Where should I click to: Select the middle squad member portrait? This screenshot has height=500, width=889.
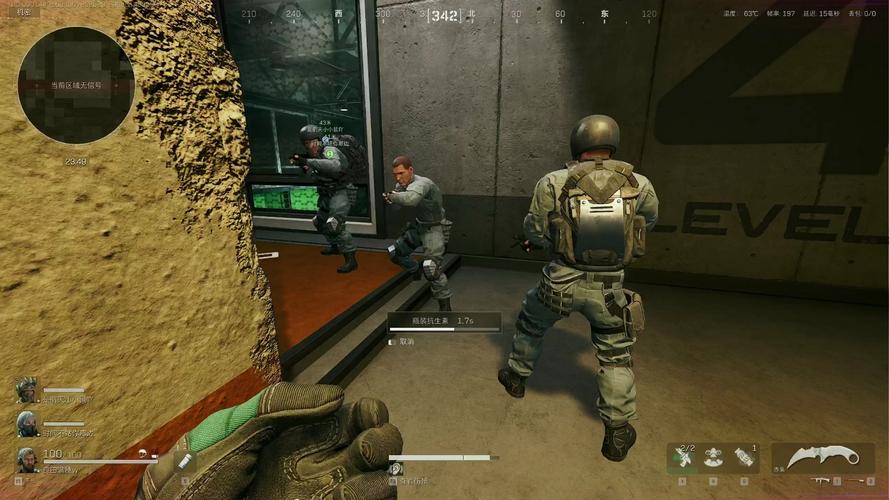26,424
